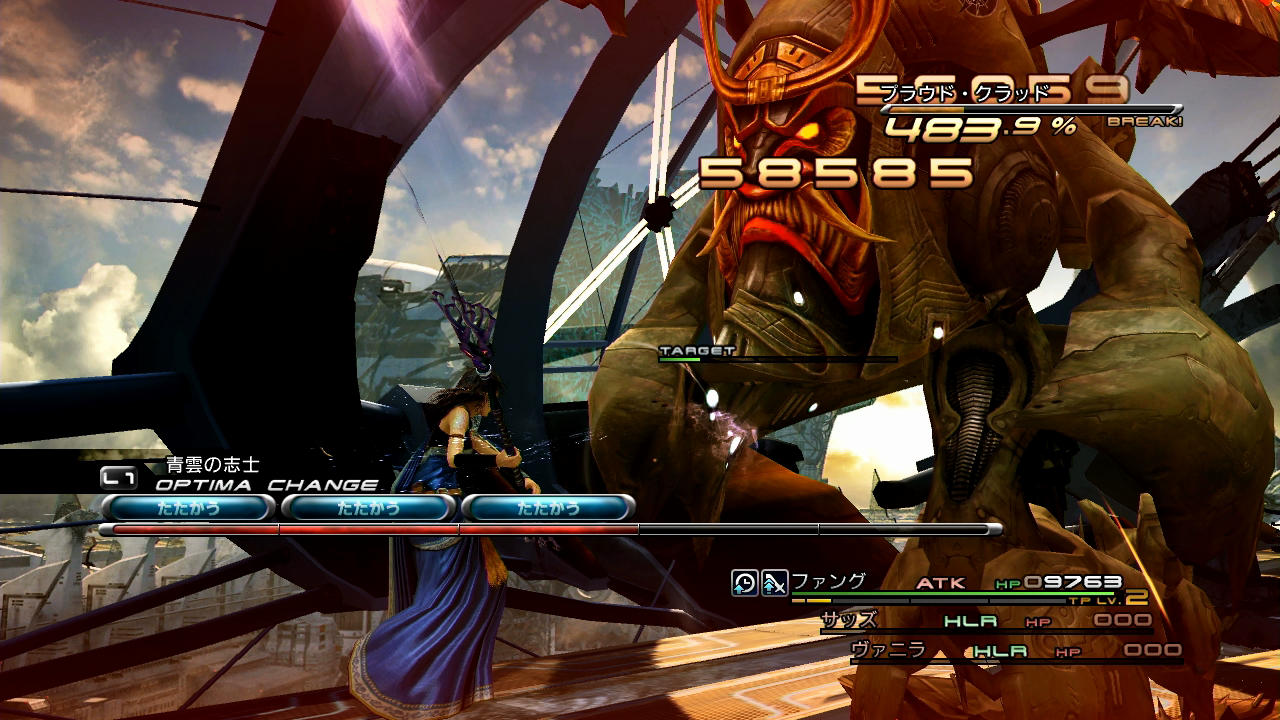Select the middle たたかう command slot
1280x720 pixels.
point(368,508)
